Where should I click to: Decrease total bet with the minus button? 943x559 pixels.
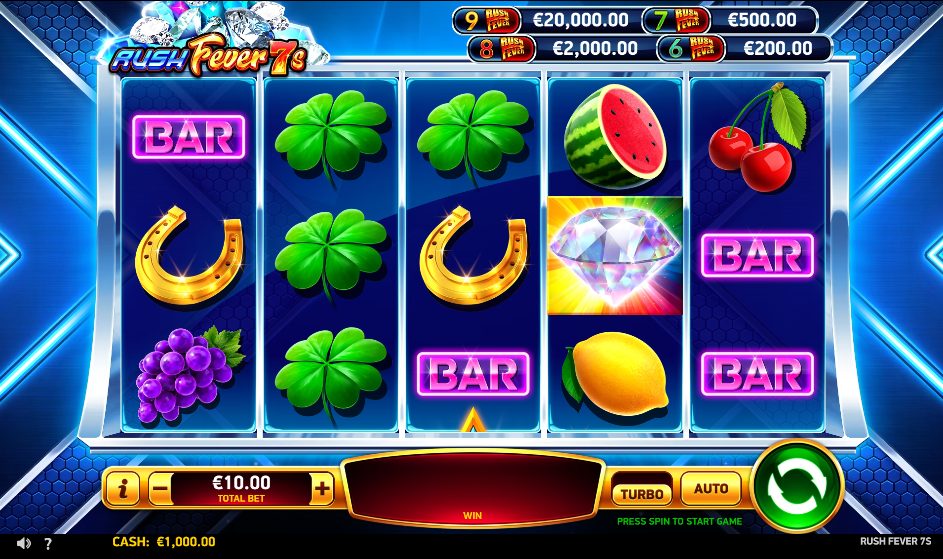pyautogui.click(x=160, y=489)
